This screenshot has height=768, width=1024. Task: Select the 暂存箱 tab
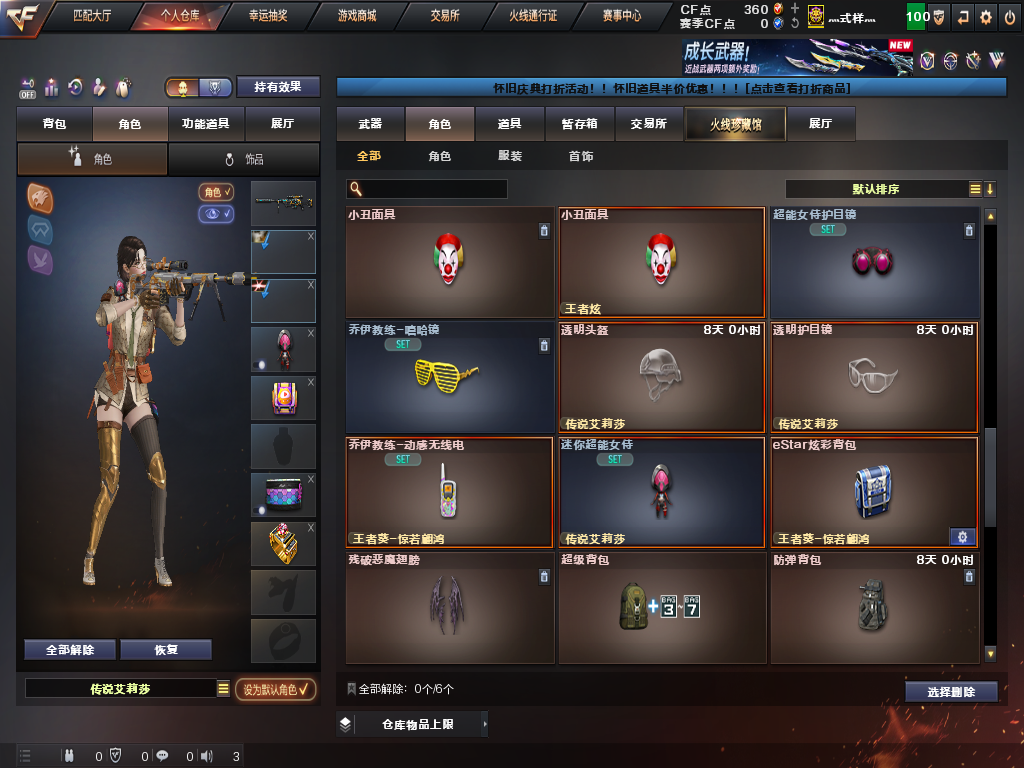(579, 124)
